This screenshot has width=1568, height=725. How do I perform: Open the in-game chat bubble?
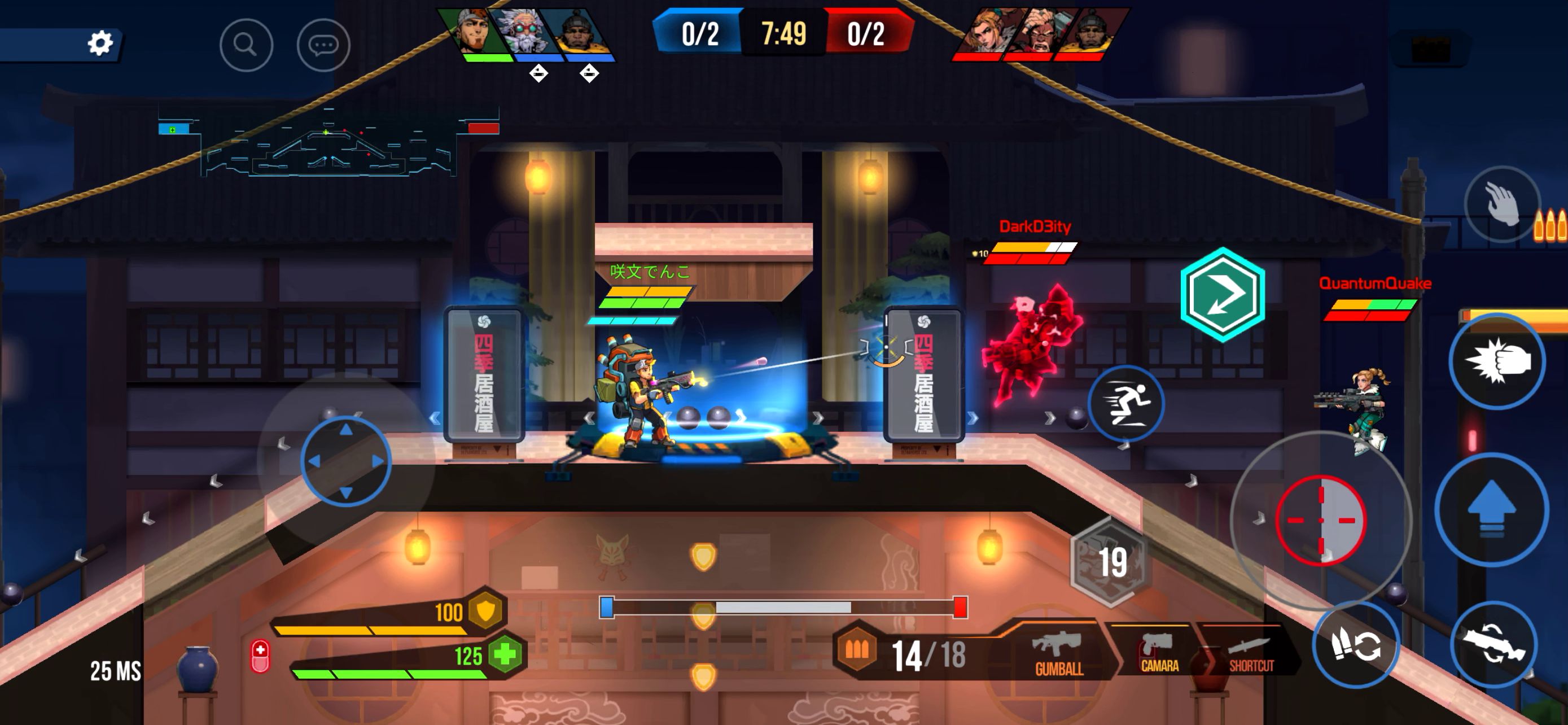point(325,46)
